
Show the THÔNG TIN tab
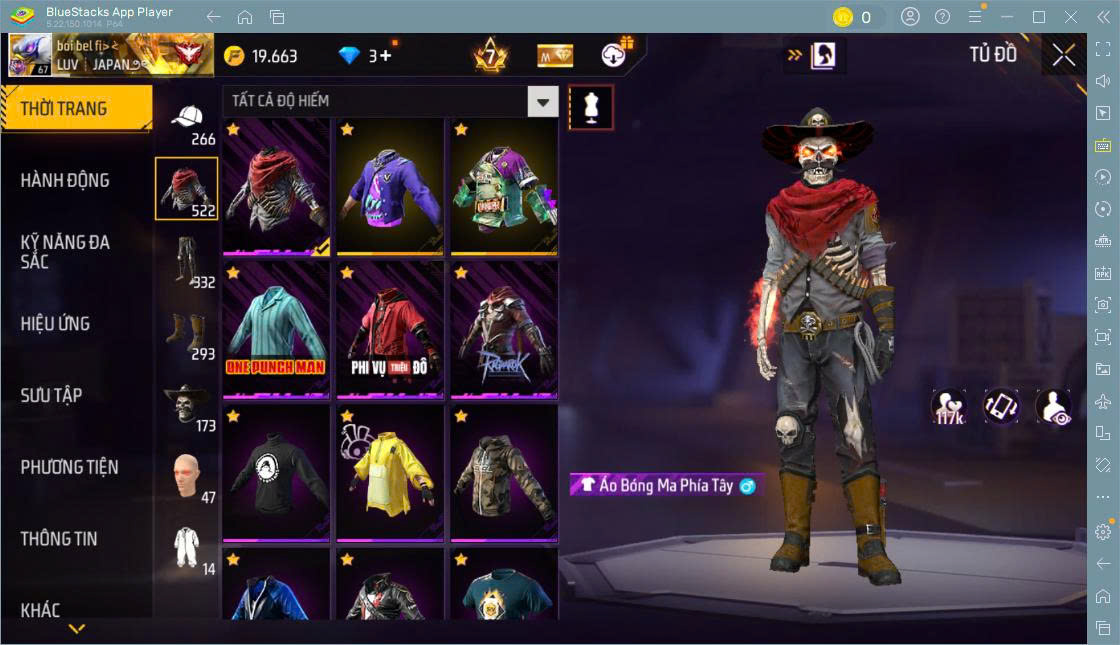(x=59, y=539)
